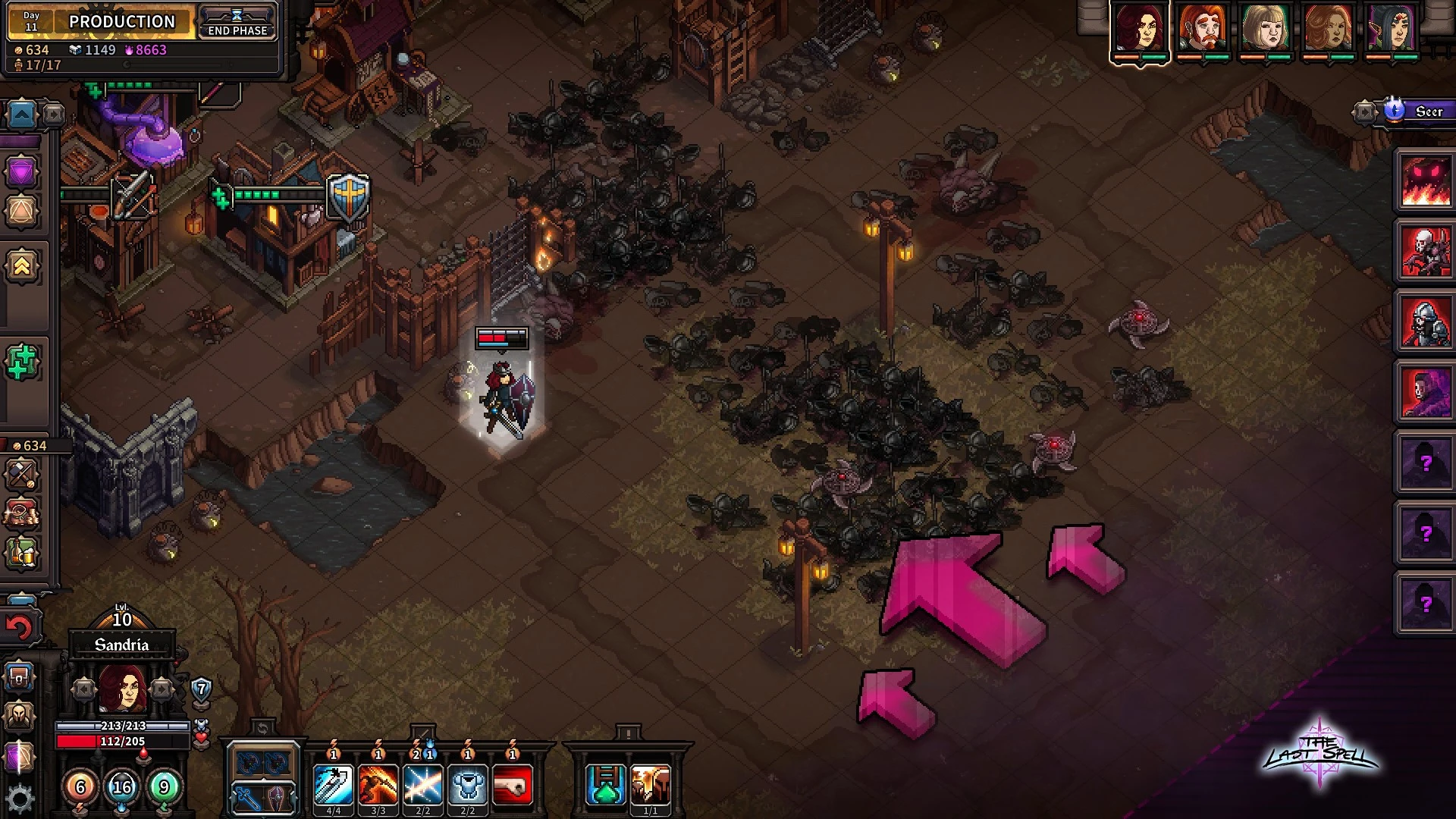The image size is (1456, 819).
Task: Select the dark-haired elf hero portrait
Action: click(1390, 30)
